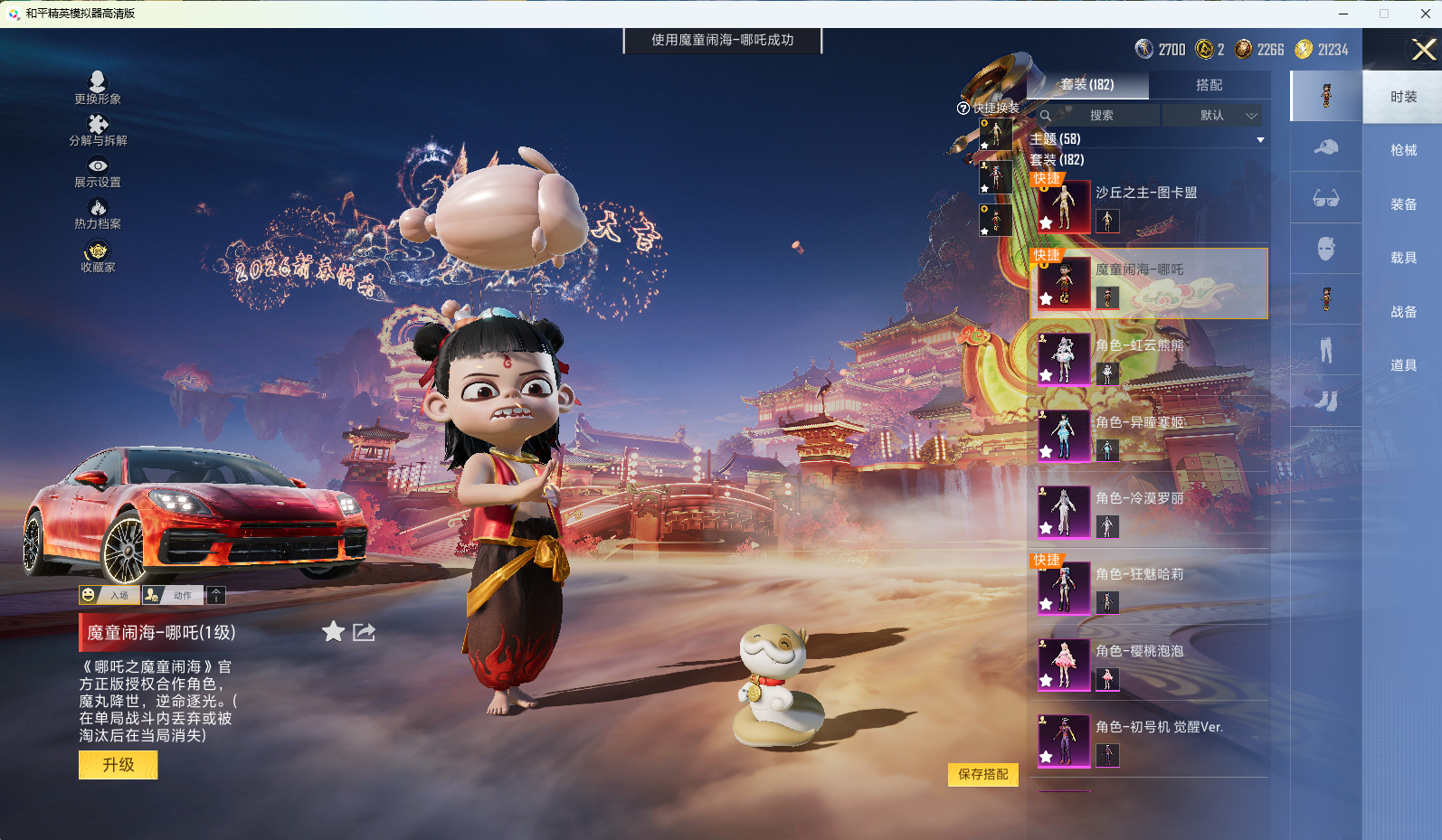Open the 枪械 category in right menu
1442x840 pixels.
(1403, 150)
